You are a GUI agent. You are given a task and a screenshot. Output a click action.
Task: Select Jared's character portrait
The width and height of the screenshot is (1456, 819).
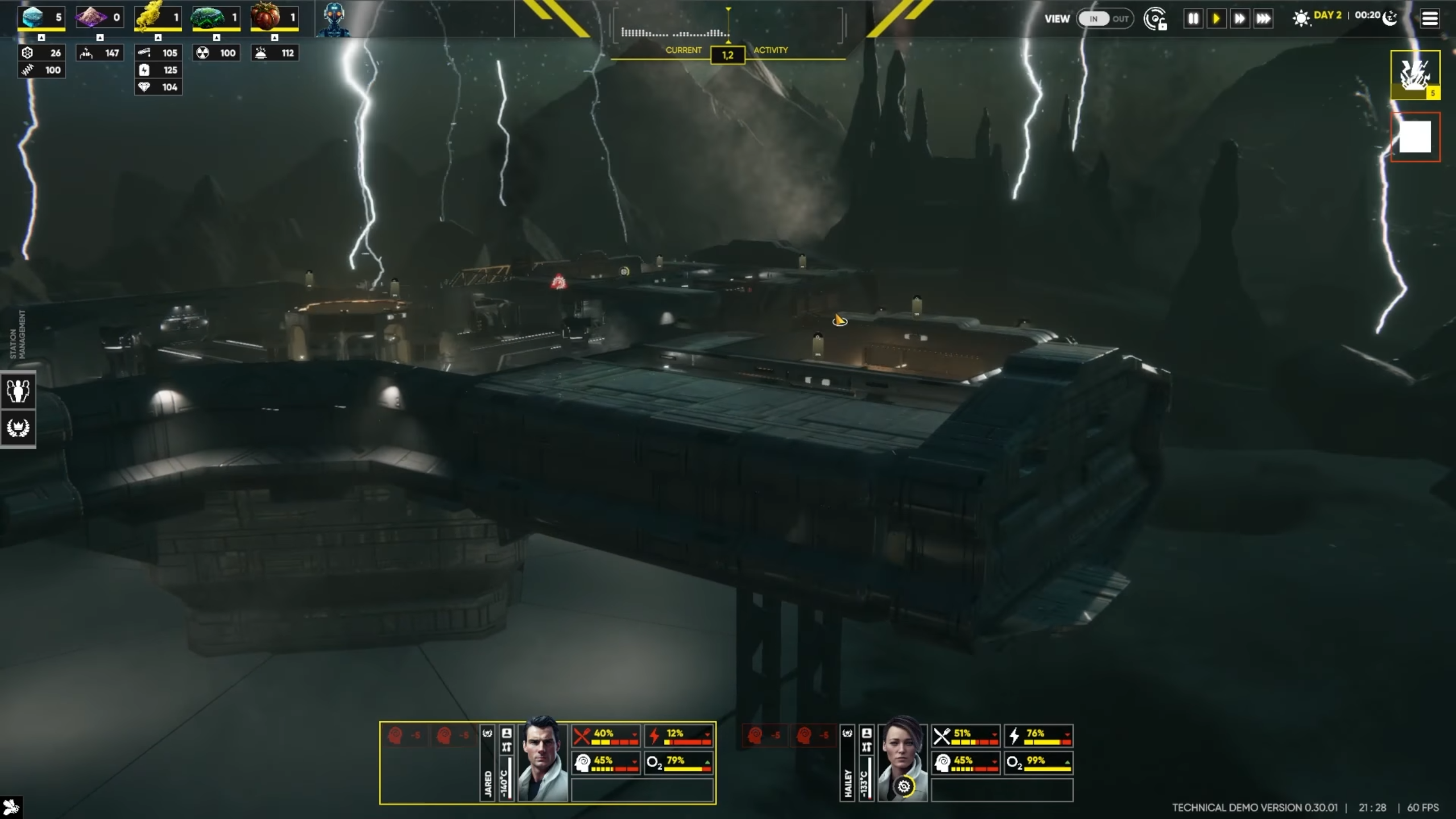pos(541,760)
